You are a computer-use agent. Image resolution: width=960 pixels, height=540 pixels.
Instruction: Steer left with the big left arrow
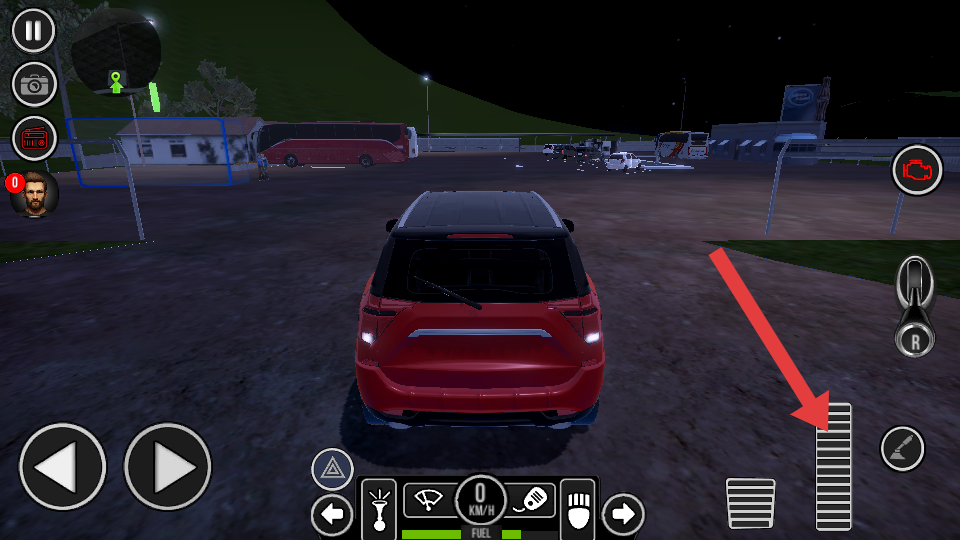tap(63, 467)
